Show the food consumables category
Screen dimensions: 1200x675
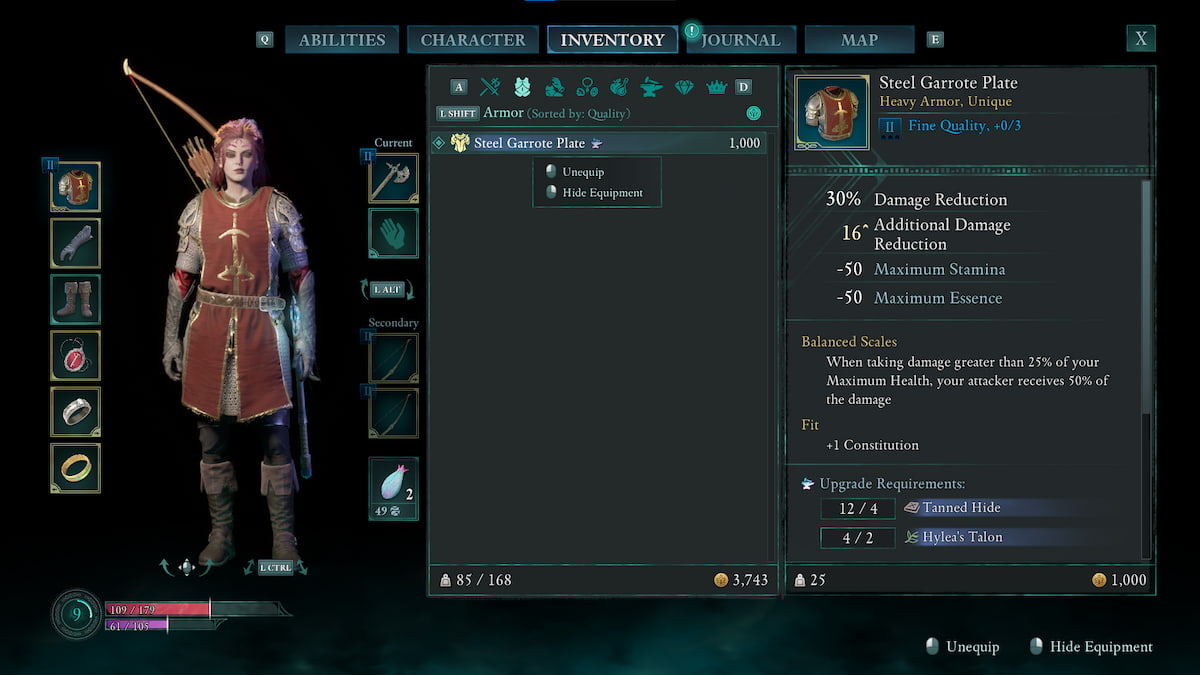[619, 87]
